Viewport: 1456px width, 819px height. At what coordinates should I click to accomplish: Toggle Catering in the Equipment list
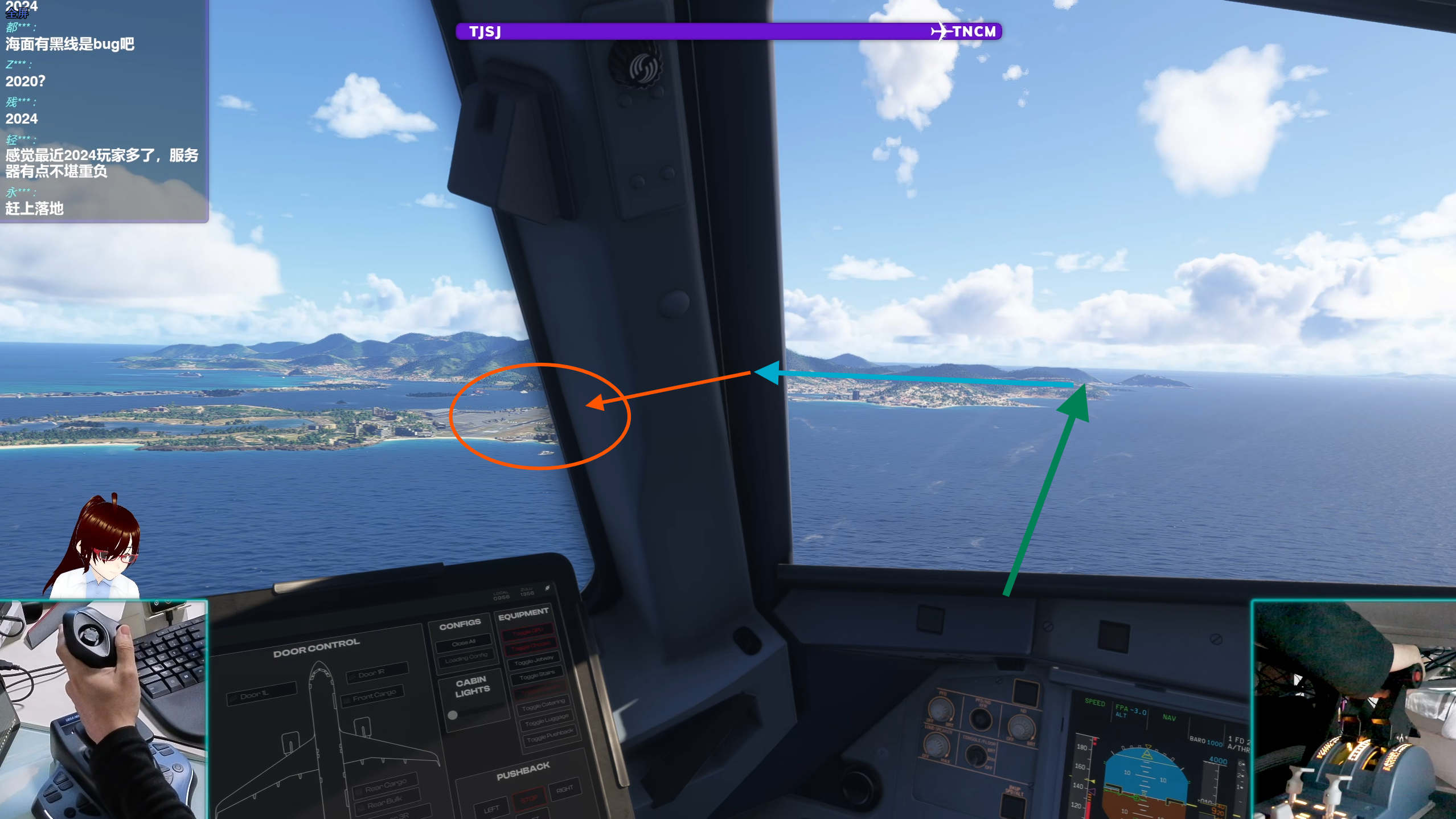pos(543,705)
